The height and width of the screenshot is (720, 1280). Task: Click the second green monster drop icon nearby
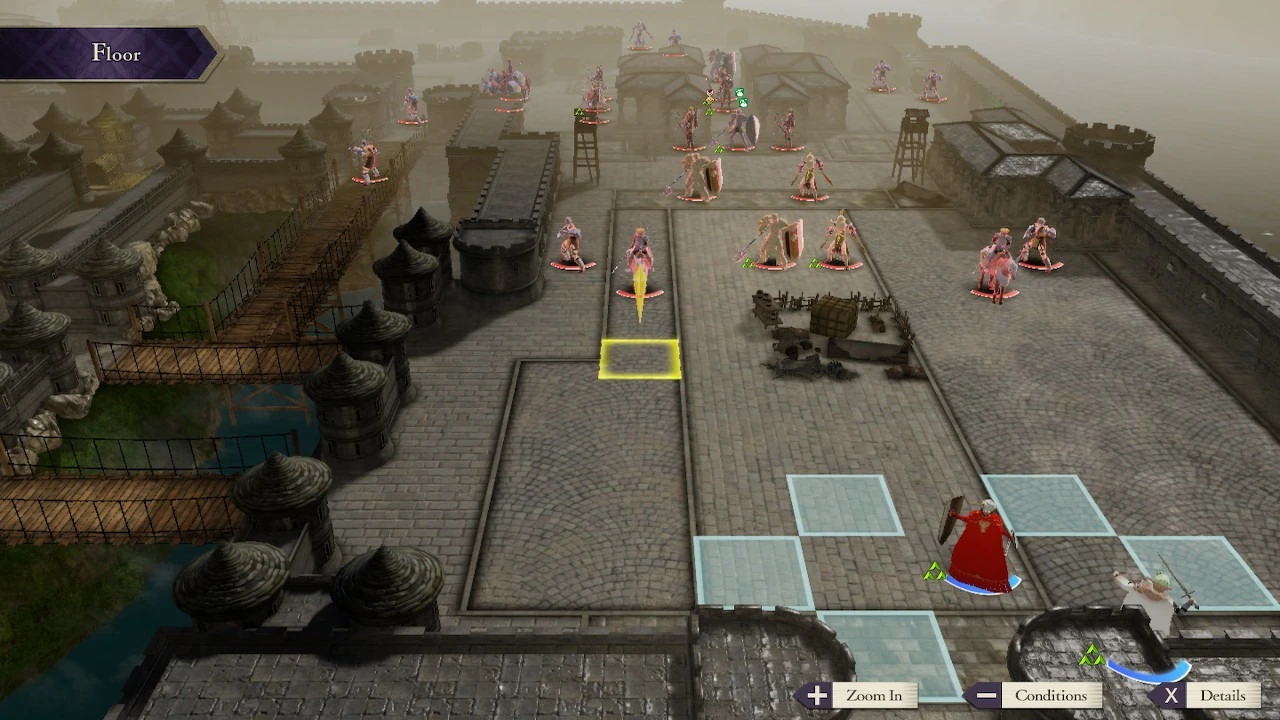coord(743,102)
